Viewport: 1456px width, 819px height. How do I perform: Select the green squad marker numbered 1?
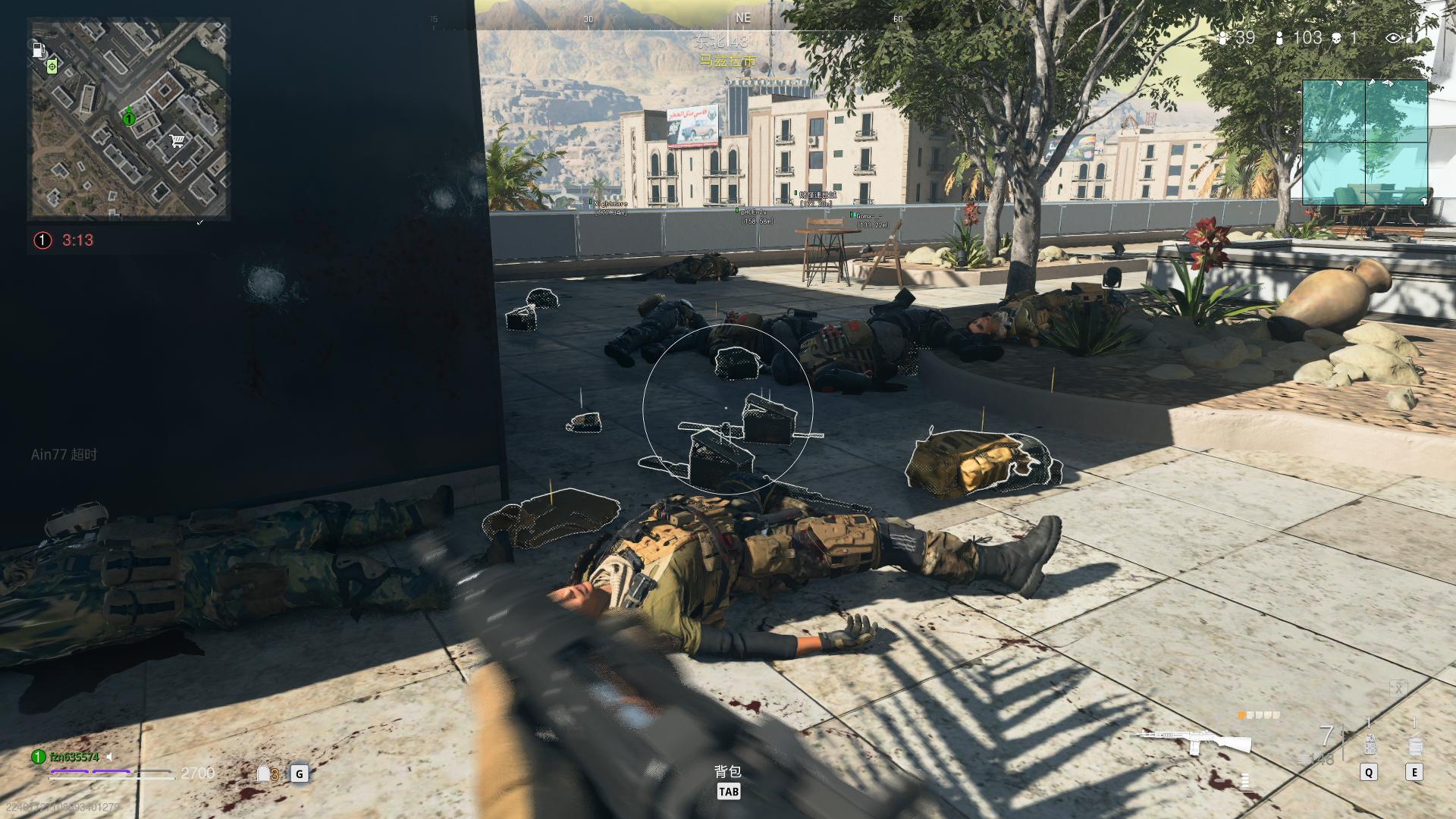pos(130,118)
